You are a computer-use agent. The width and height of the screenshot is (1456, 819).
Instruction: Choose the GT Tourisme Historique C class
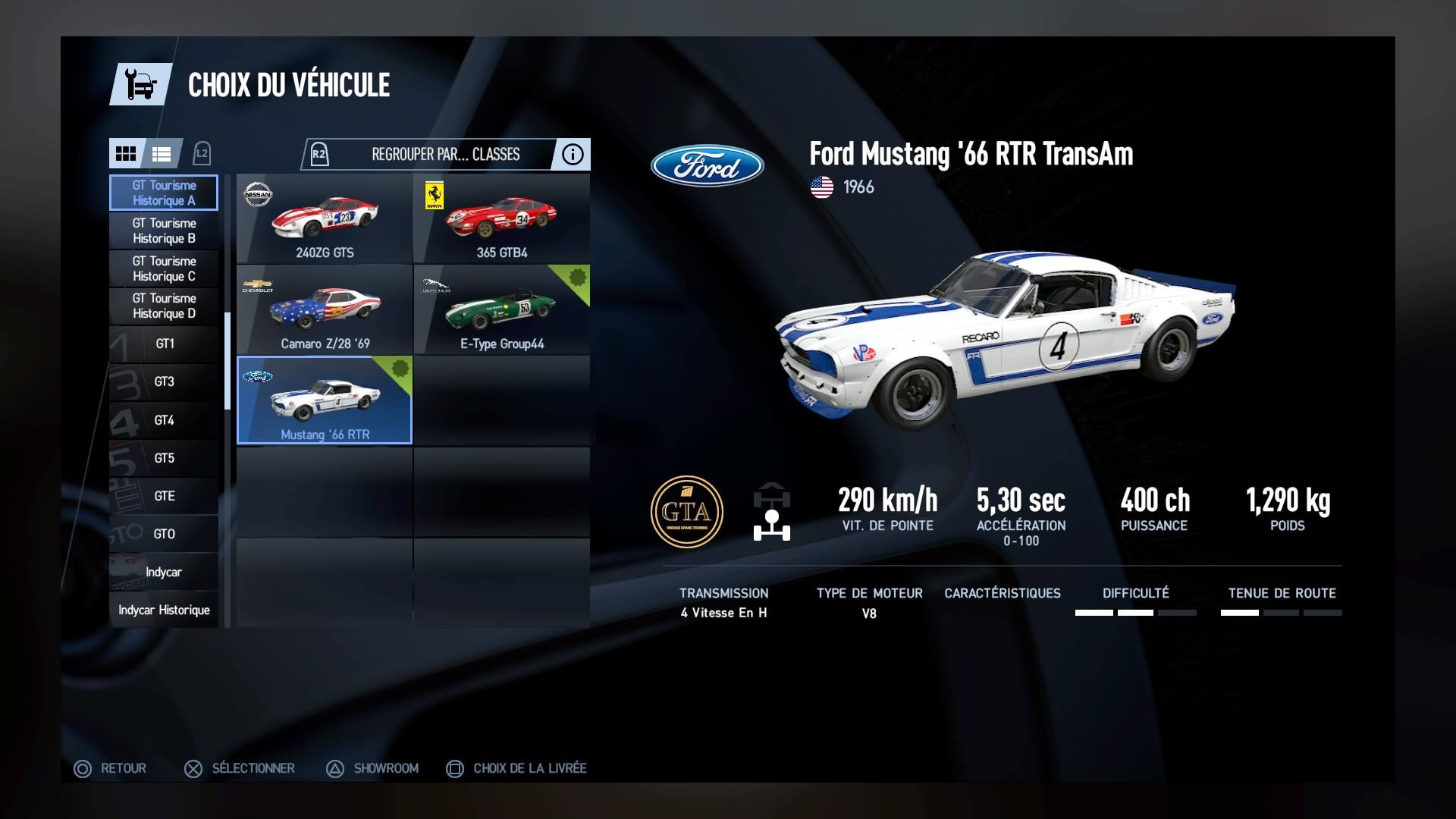(164, 268)
